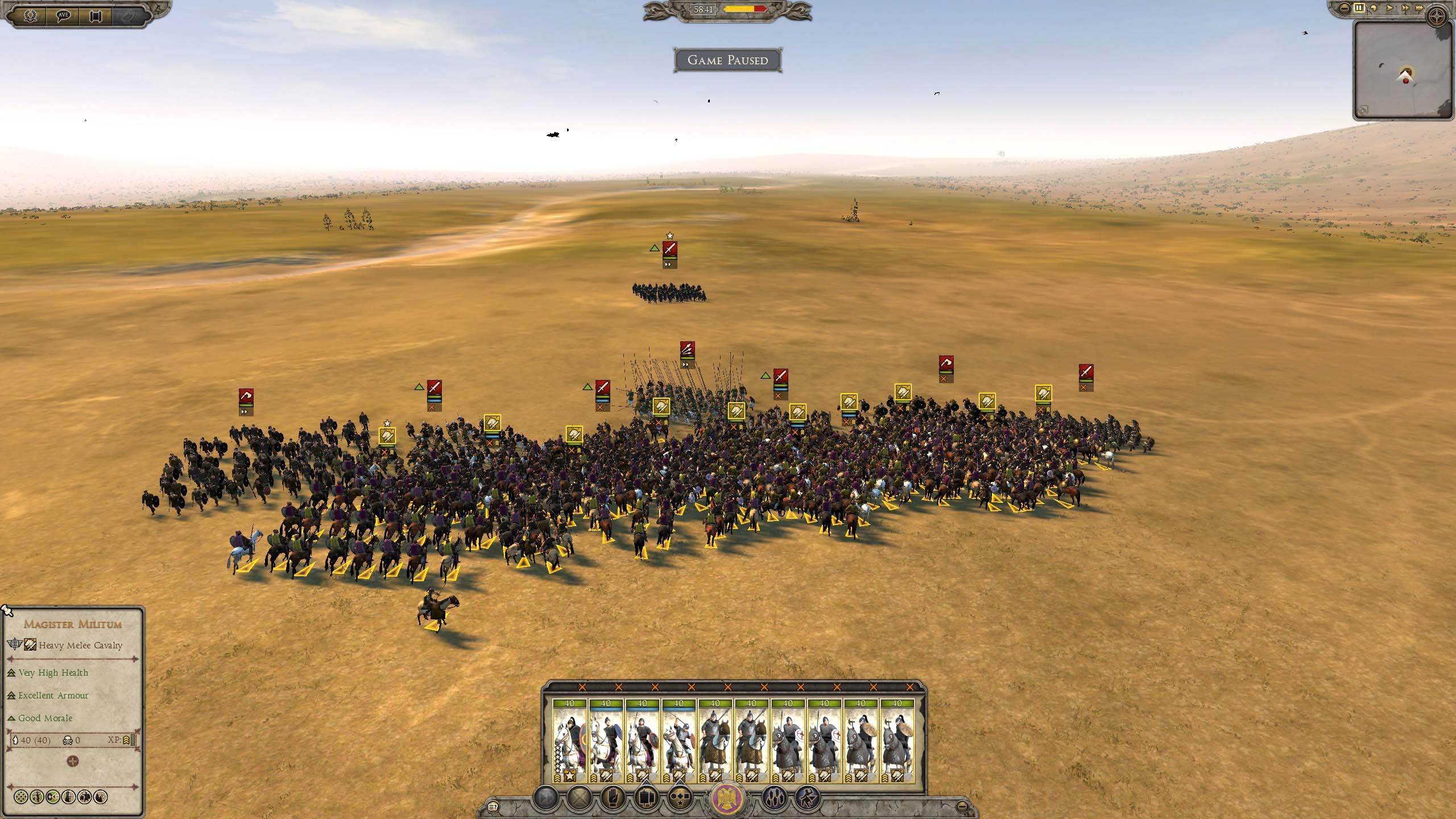The image size is (1456, 819).
Task: Toggle the soldiers formation lock button
Action: click(x=774, y=799)
